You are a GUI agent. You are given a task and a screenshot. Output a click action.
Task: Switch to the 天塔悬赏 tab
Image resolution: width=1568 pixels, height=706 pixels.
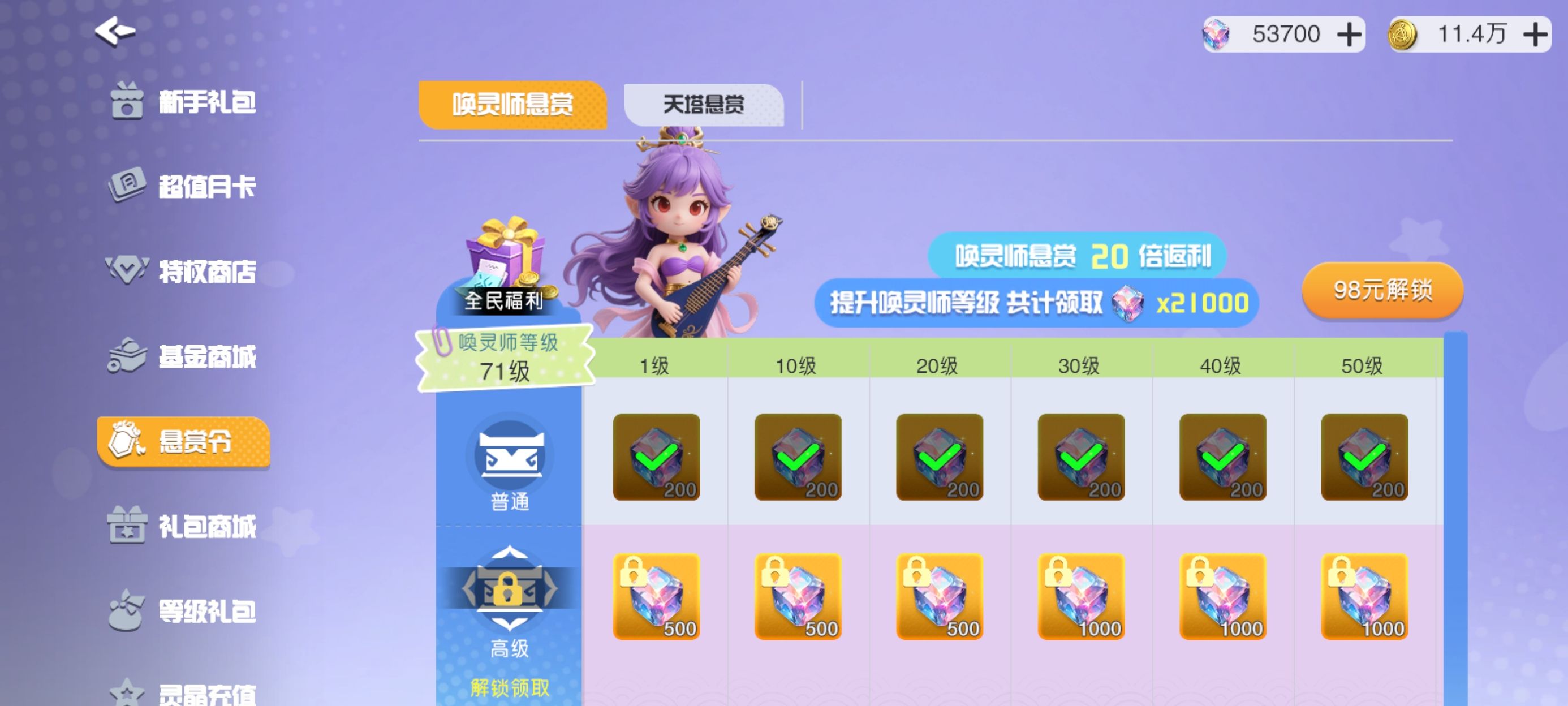tap(703, 105)
